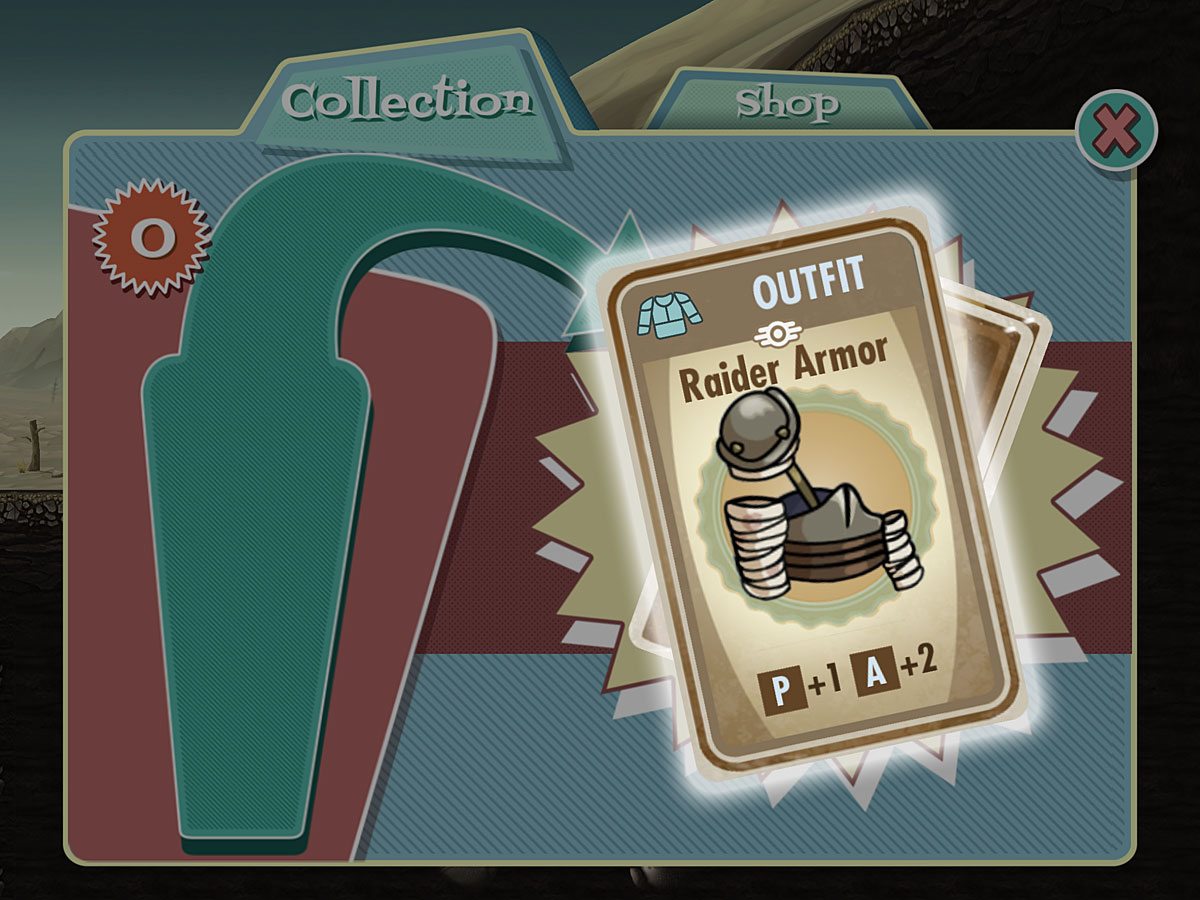Click the red lunchbox counter badge

click(152, 237)
